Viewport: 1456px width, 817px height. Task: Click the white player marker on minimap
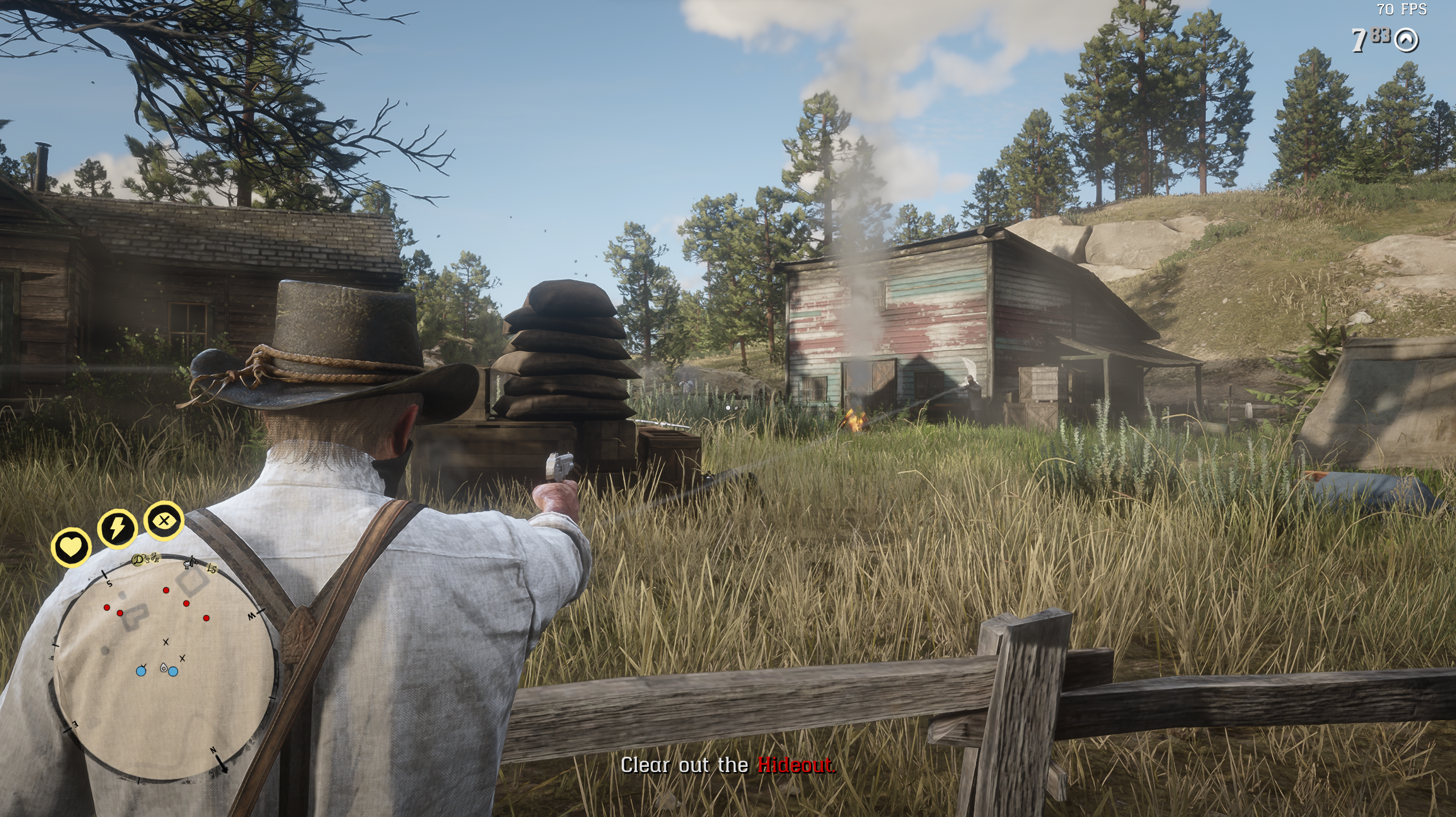click(x=164, y=669)
